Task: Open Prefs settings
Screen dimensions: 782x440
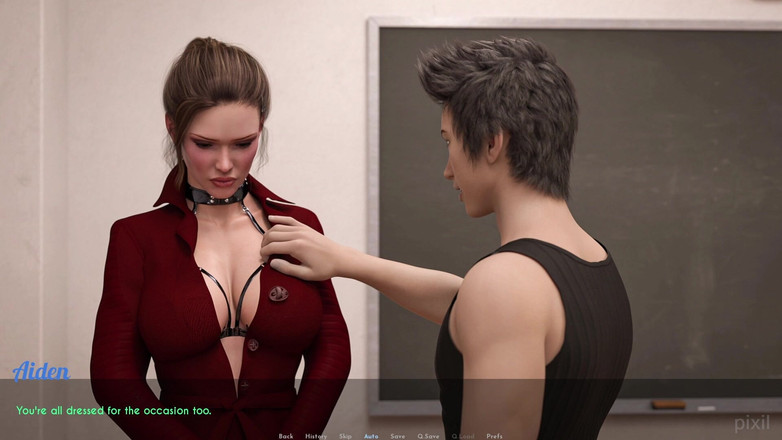Action: pyautogui.click(x=494, y=436)
